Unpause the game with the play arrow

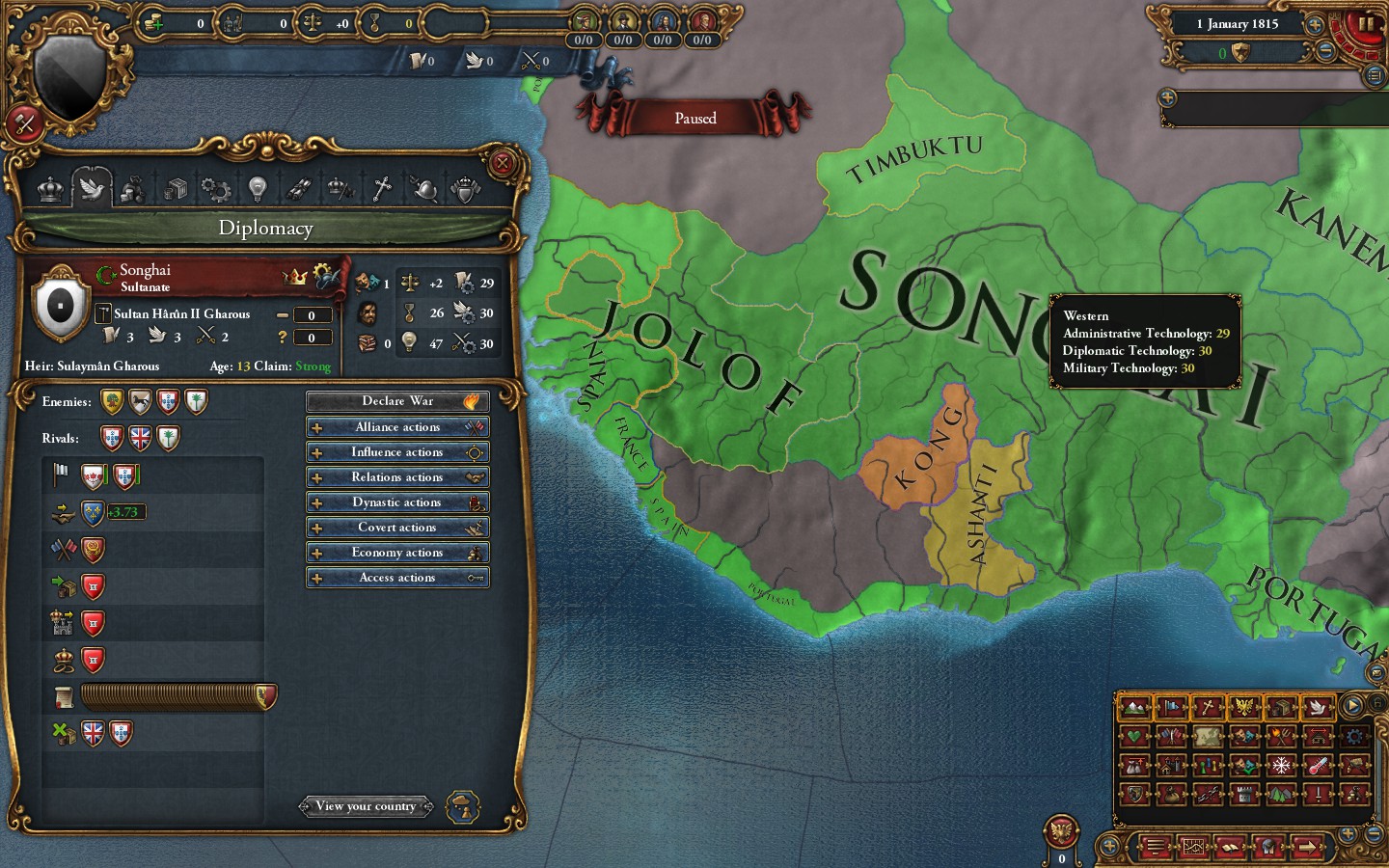1351,705
